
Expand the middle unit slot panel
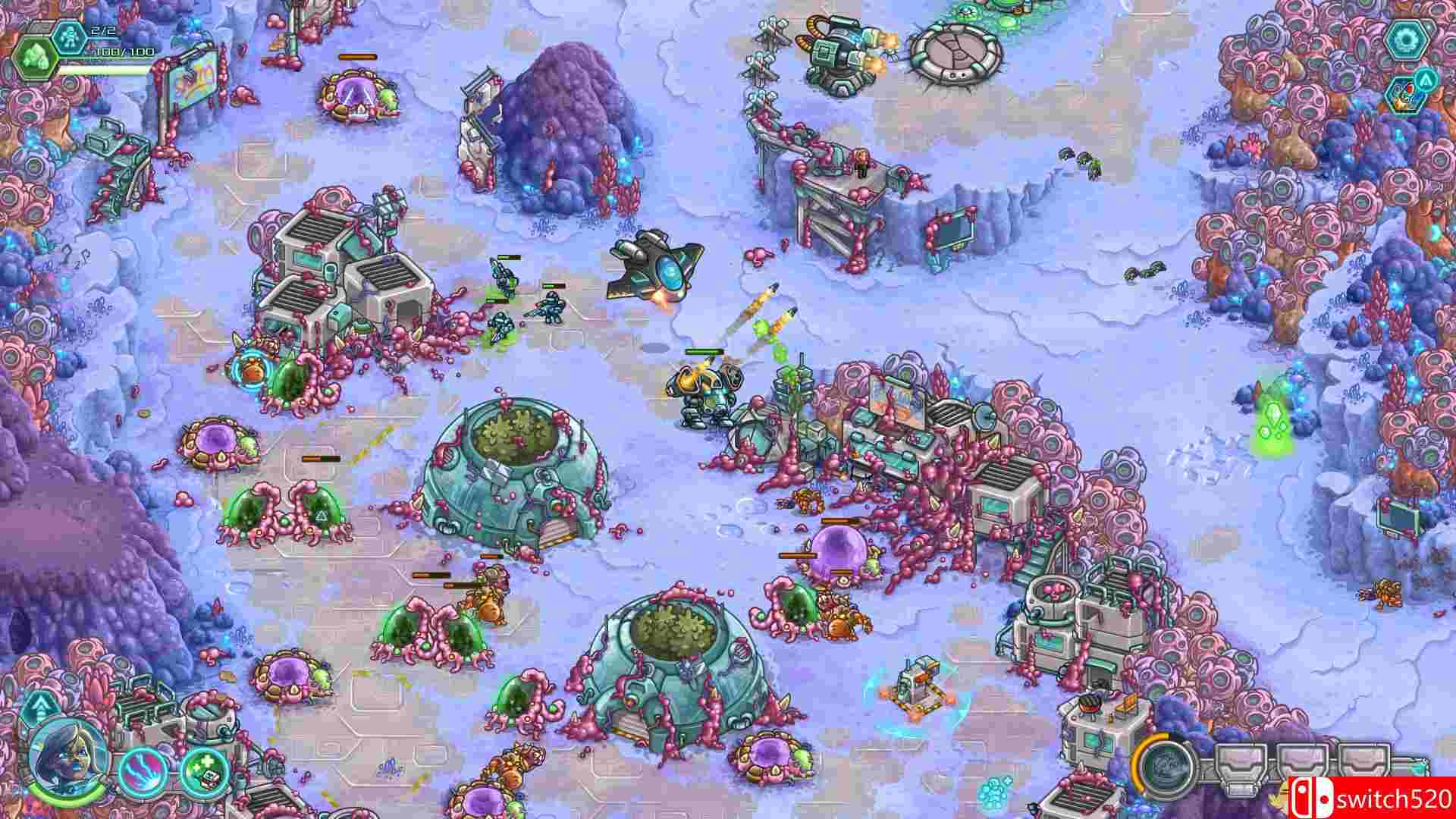tap(1301, 758)
